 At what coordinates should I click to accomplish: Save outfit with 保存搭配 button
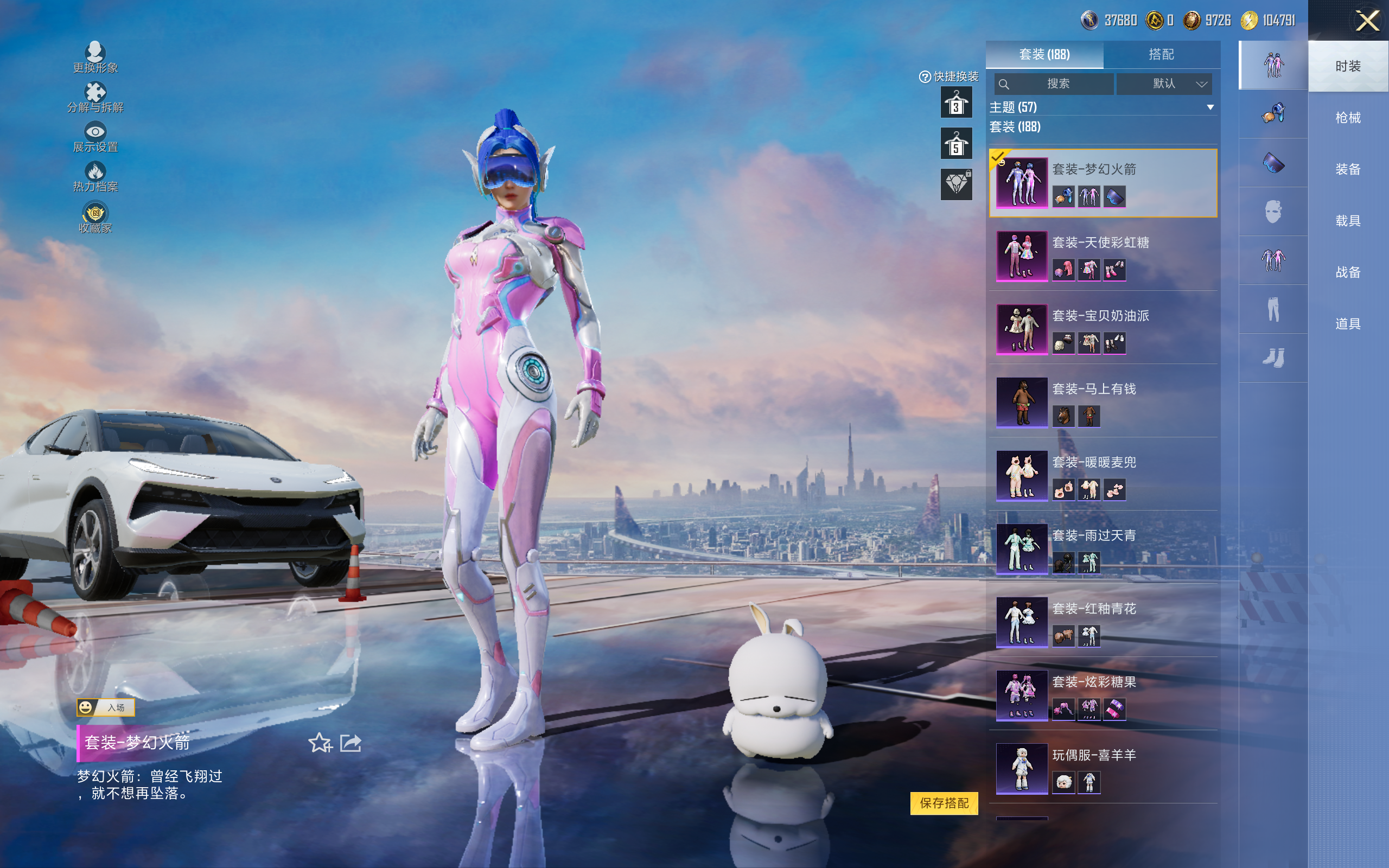(x=944, y=802)
